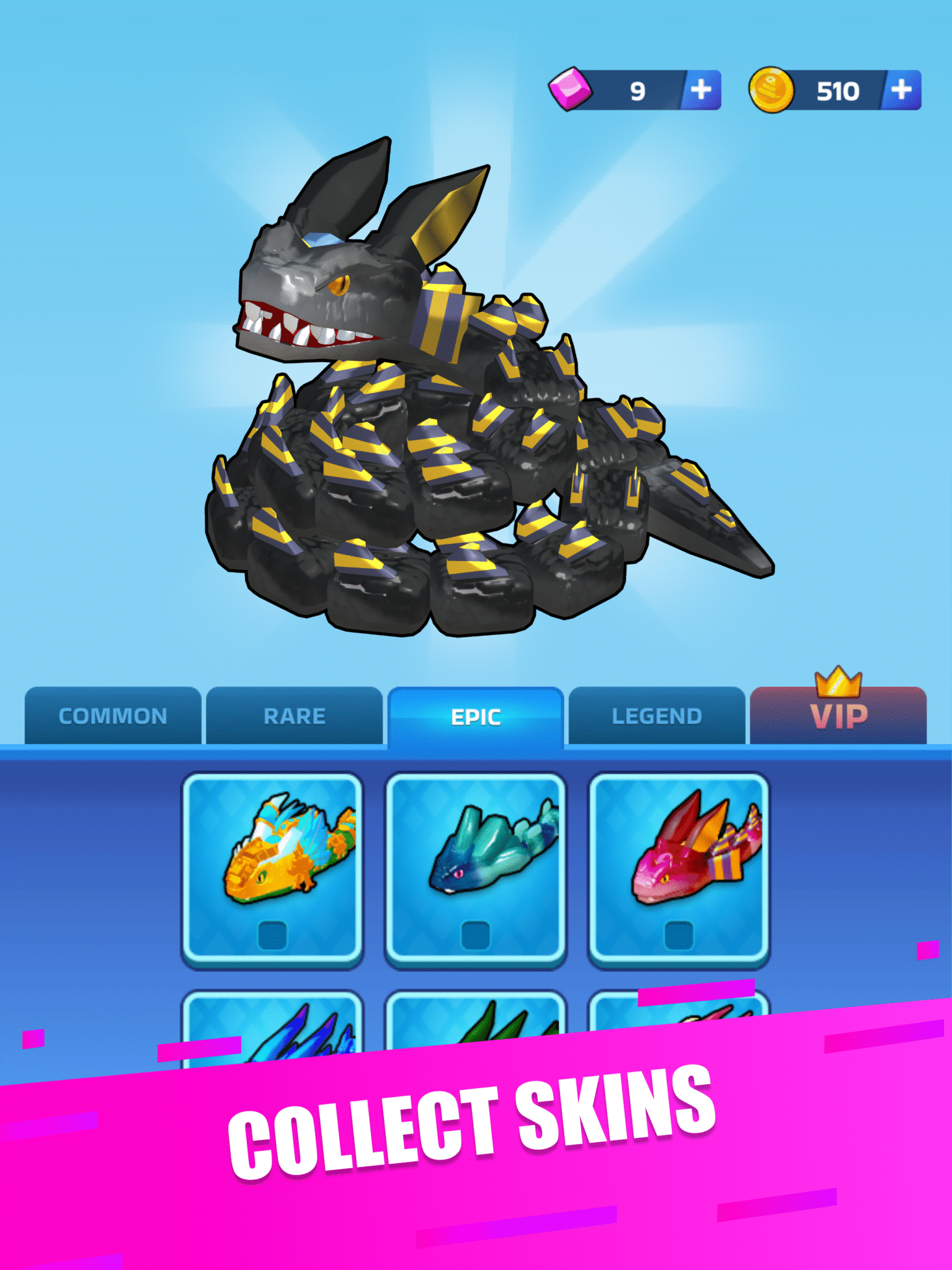The width and height of the screenshot is (952, 1270).
Task: Click the gem count display showing 9
Action: pos(639,91)
